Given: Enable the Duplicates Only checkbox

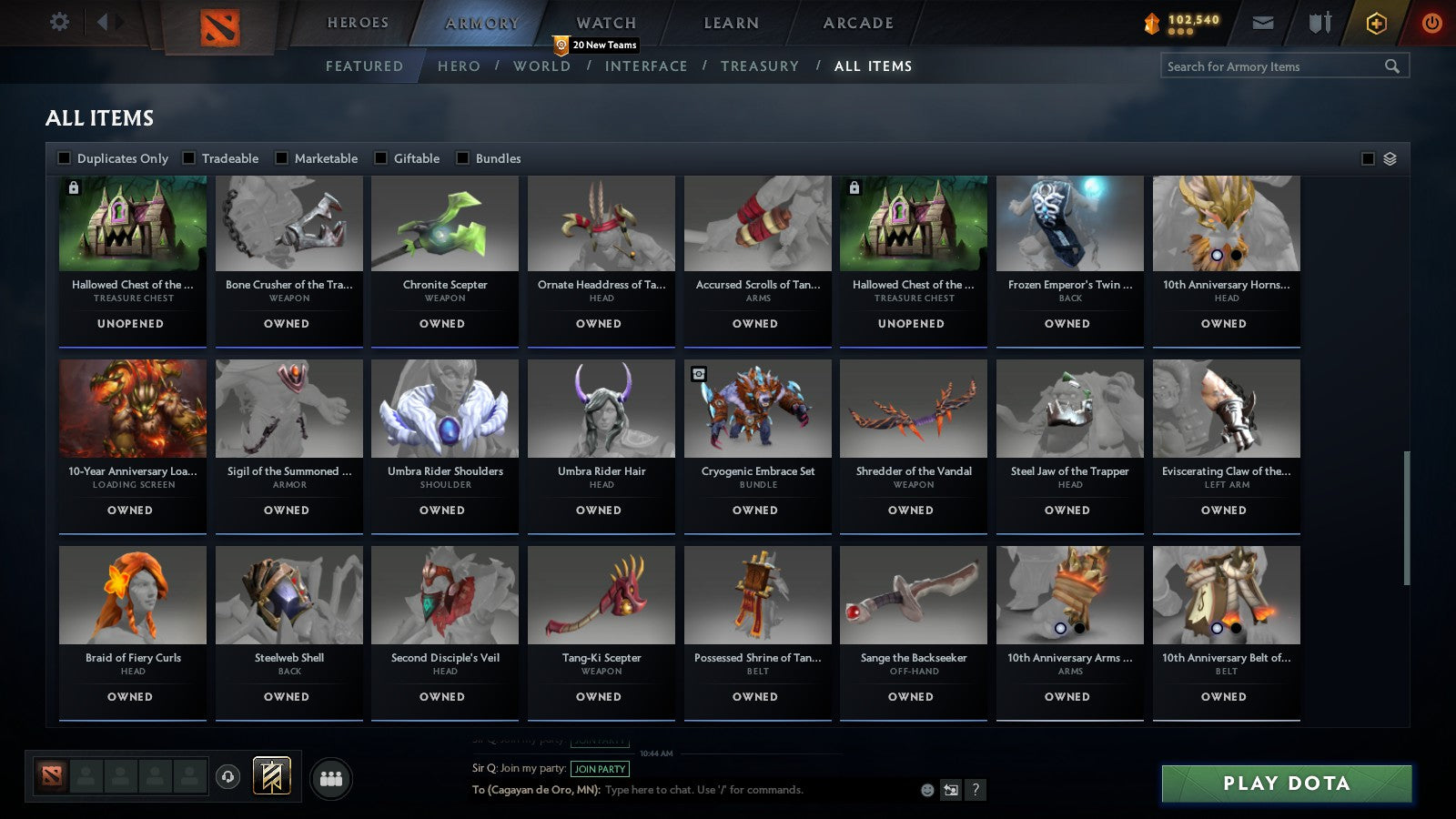Looking at the screenshot, I should 65,157.
